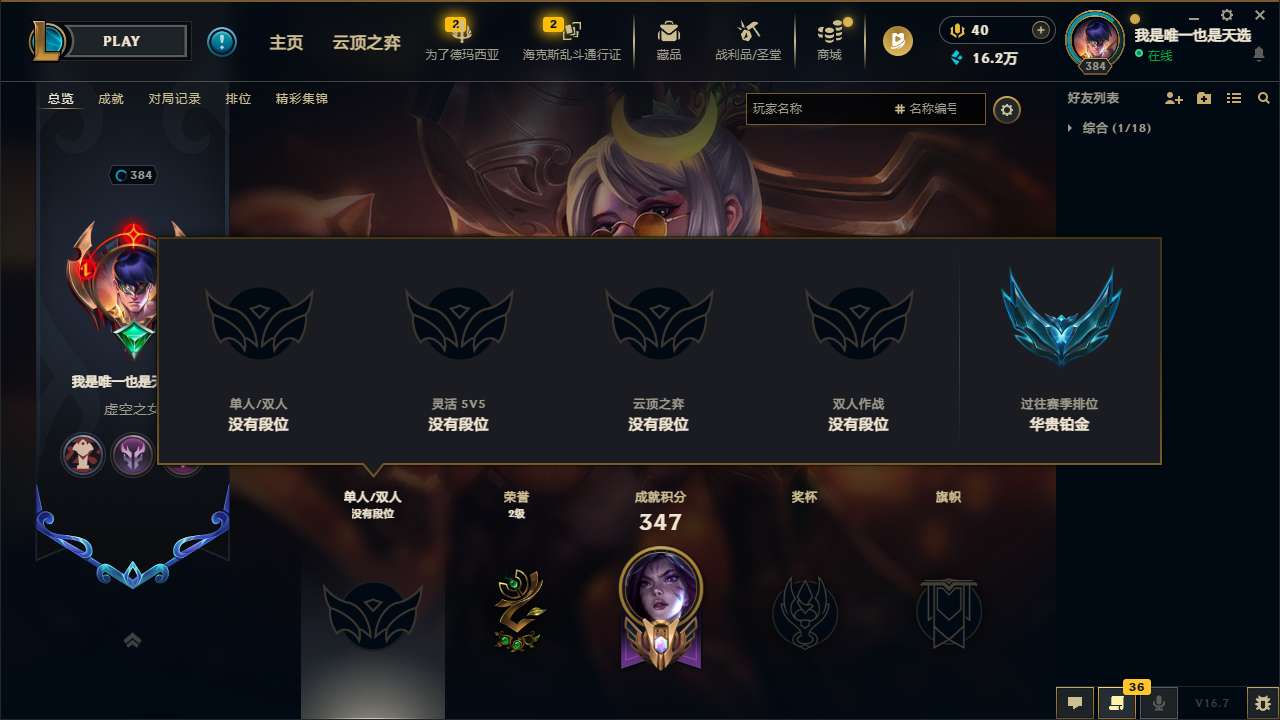Click the blue notification icon beside PLAY

tap(222, 41)
